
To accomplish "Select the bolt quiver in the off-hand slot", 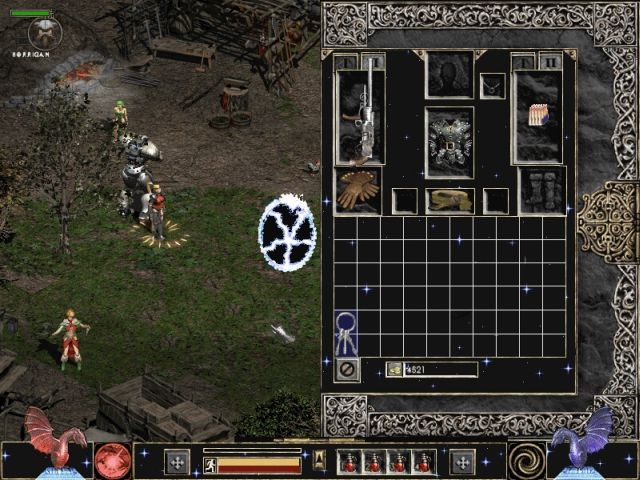I will tap(537, 115).
